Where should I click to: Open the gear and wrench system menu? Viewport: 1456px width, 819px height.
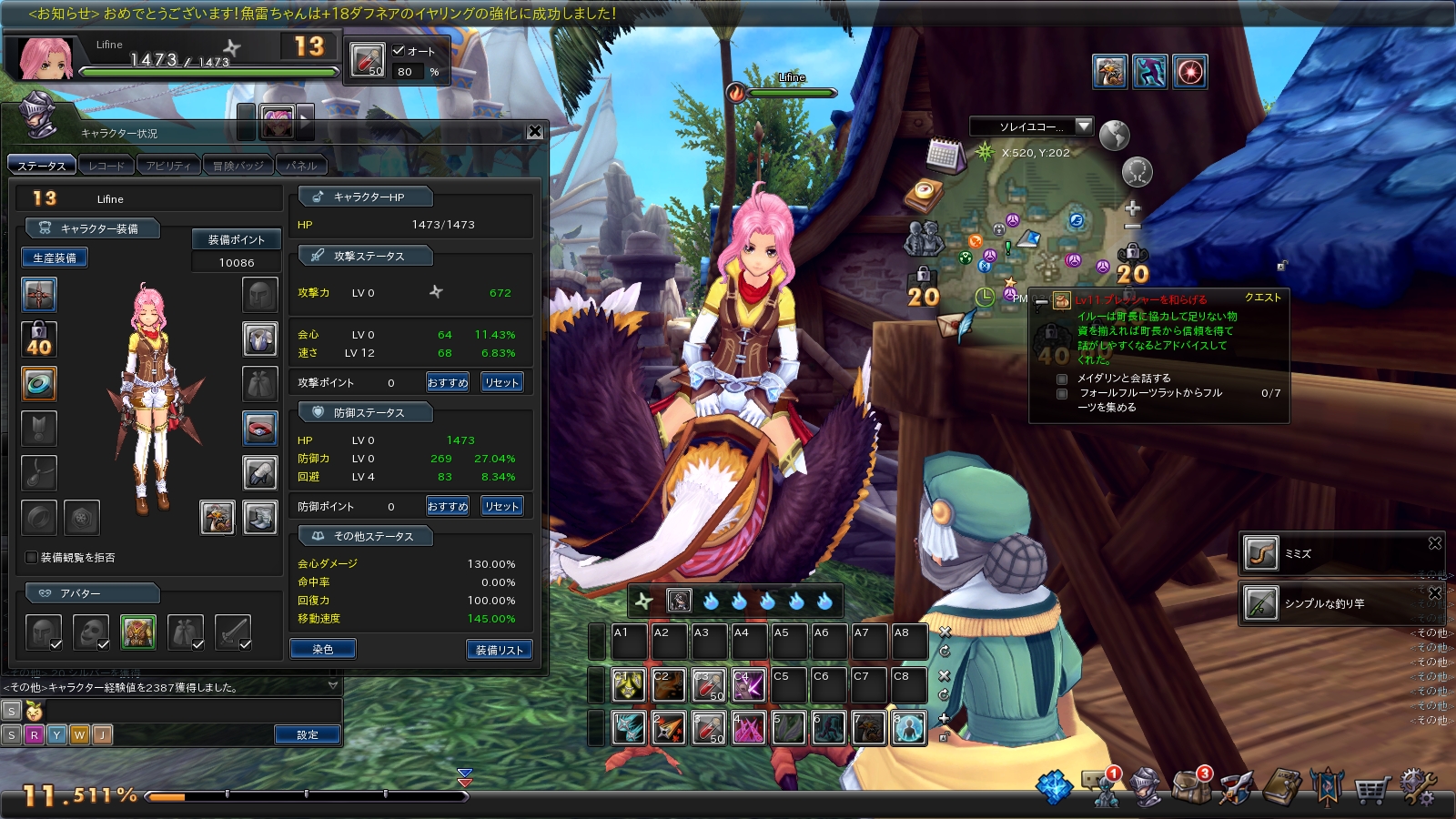pos(1417,788)
